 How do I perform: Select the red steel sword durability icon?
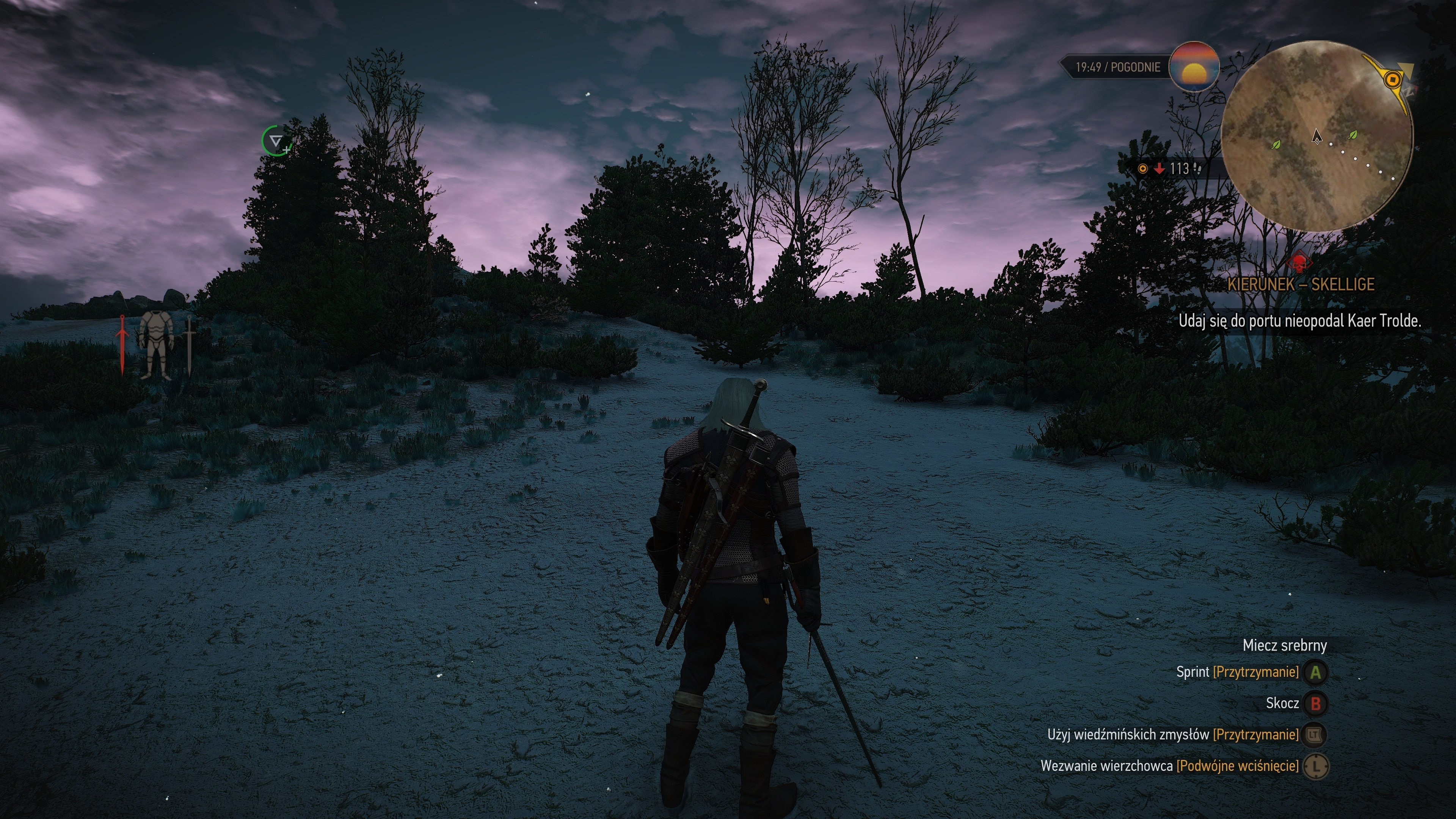122,345
